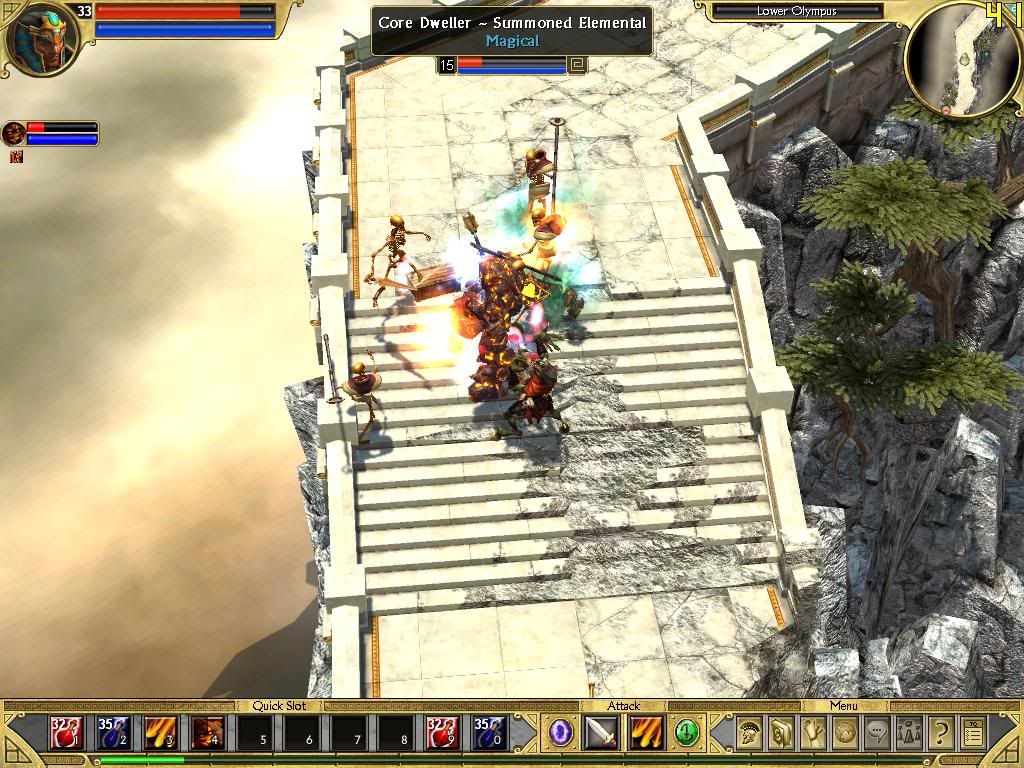This screenshot has height=768, width=1024.
Task: Open help with the question mark icon
Action: [x=940, y=733]
